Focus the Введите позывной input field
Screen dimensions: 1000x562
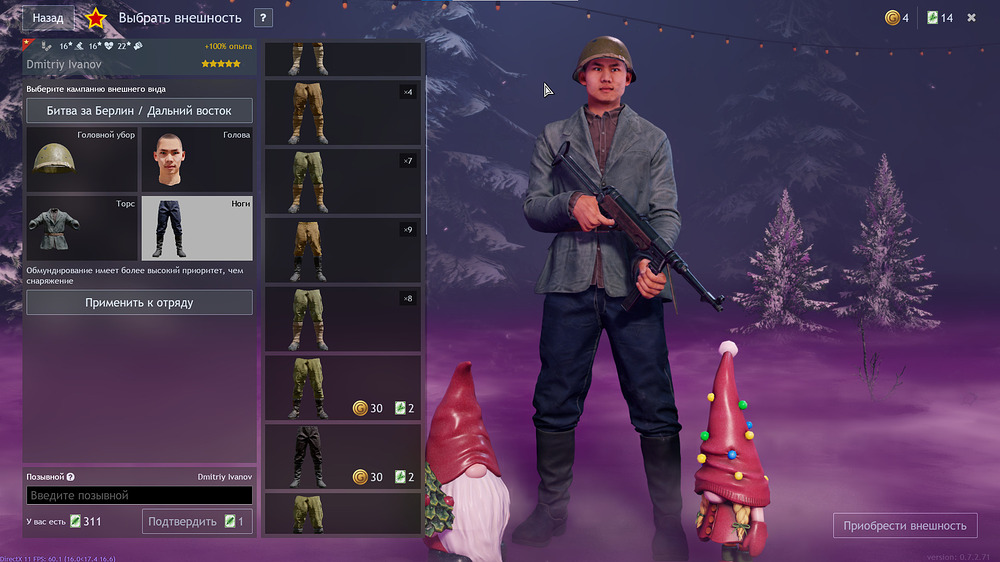coord(139,495)
